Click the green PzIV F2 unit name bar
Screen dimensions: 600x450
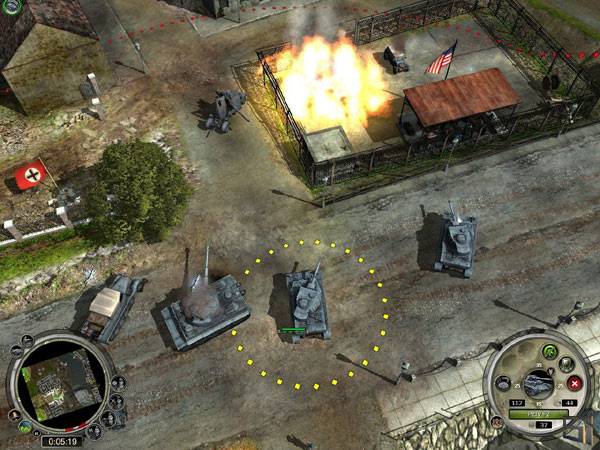pos(537,413)
